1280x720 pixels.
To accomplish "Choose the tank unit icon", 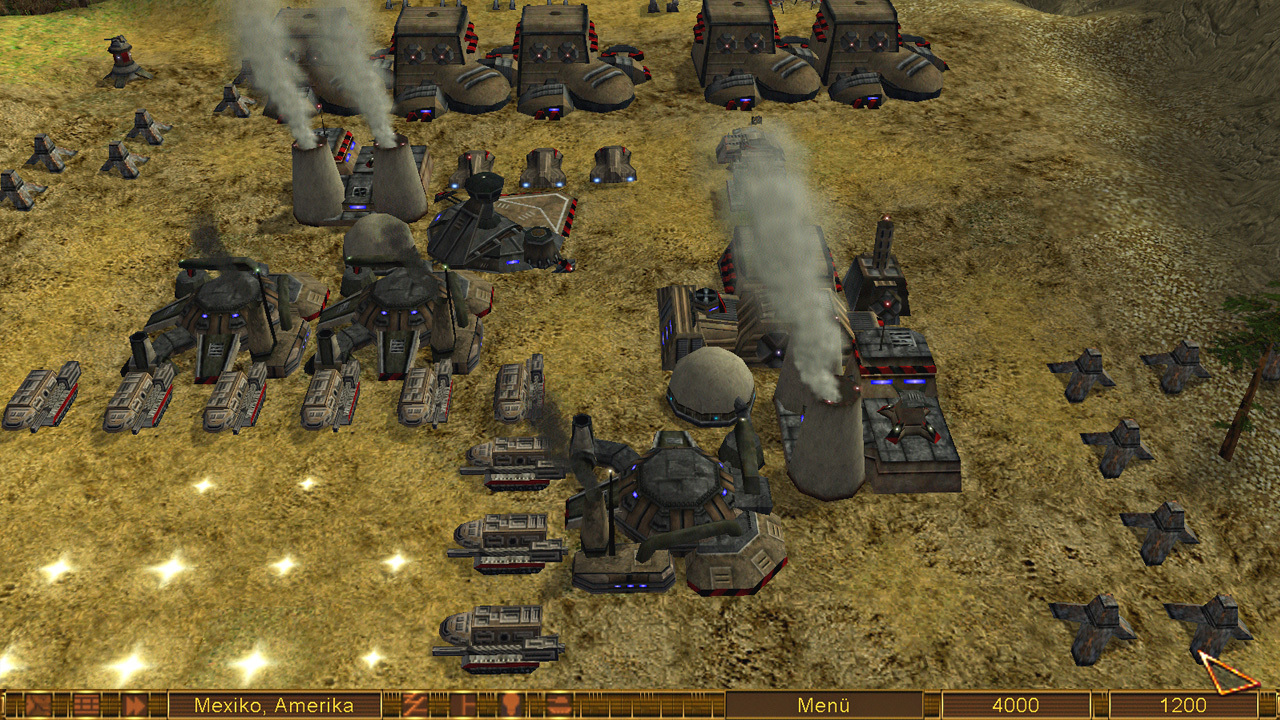I will [x=556, y=705].
